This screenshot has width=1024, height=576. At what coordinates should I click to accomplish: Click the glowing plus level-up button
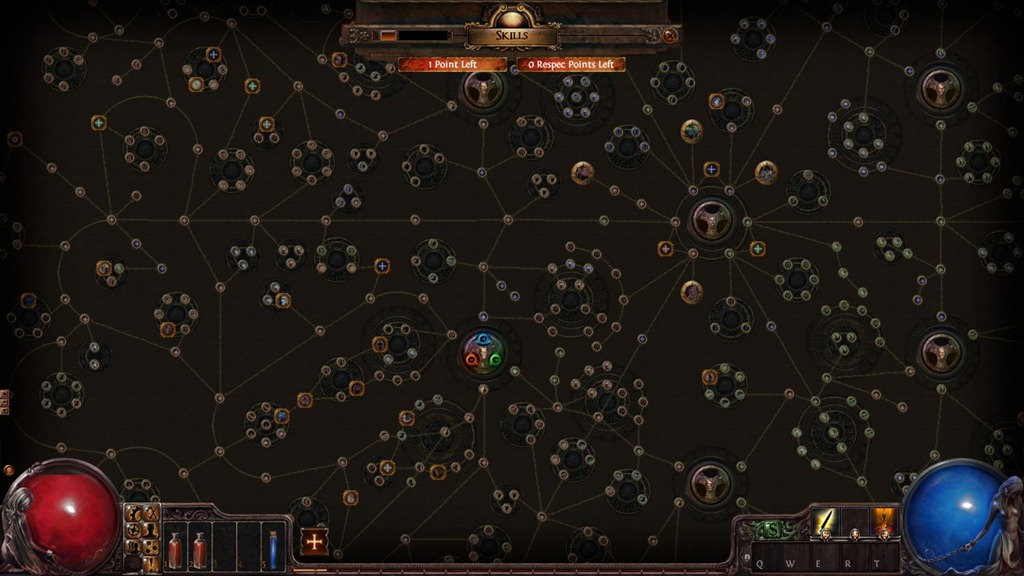click(314, 542)
